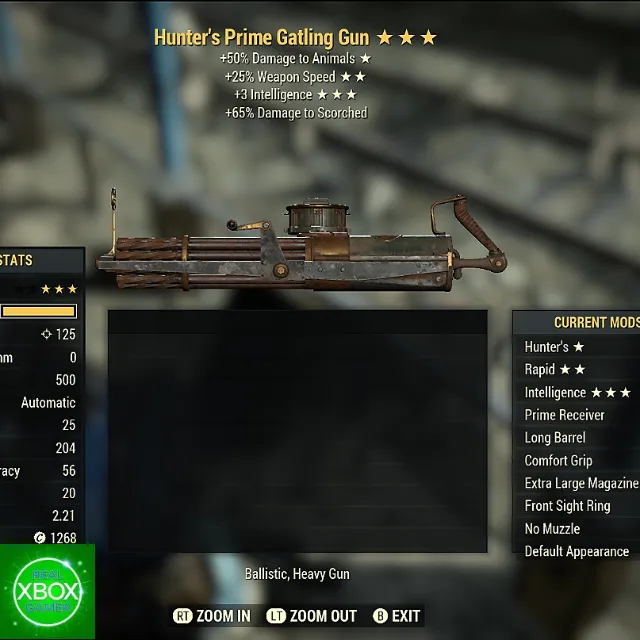This screenshot has height=640, width=640.
Task: Select the No Muzzle entry
Action: [552, 529]
